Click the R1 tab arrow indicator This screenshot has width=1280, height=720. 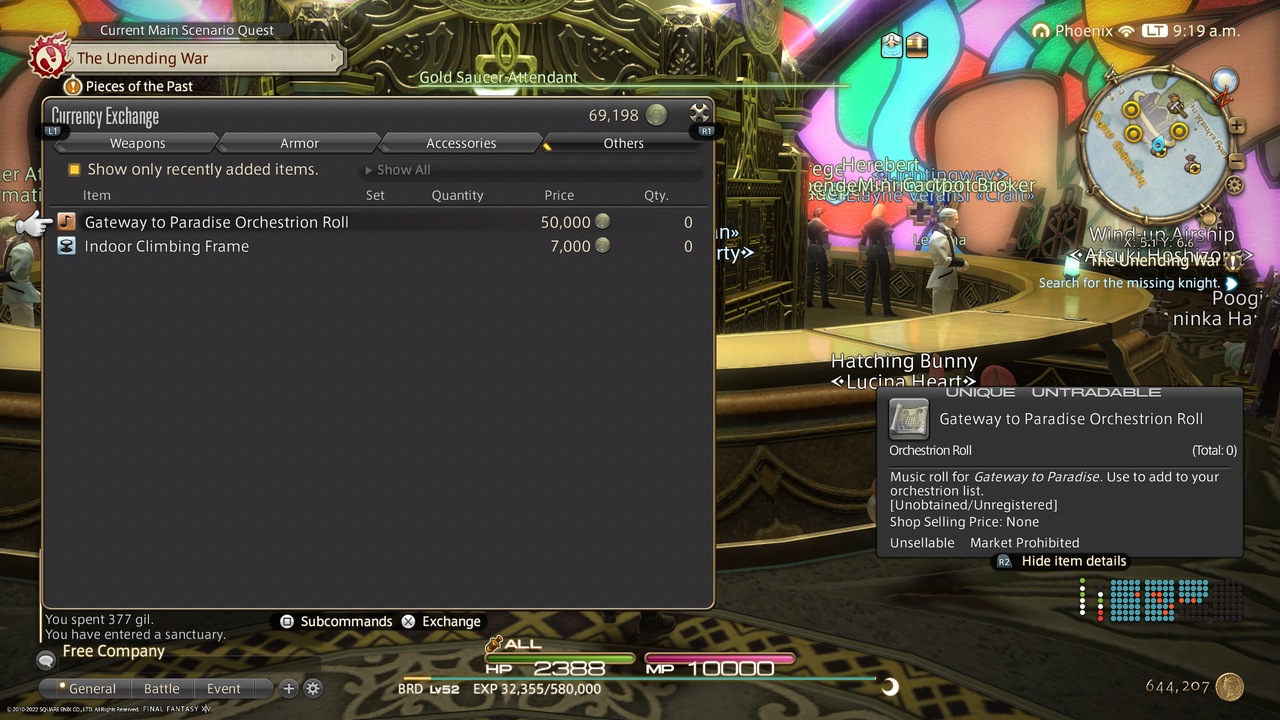[707, 130]
